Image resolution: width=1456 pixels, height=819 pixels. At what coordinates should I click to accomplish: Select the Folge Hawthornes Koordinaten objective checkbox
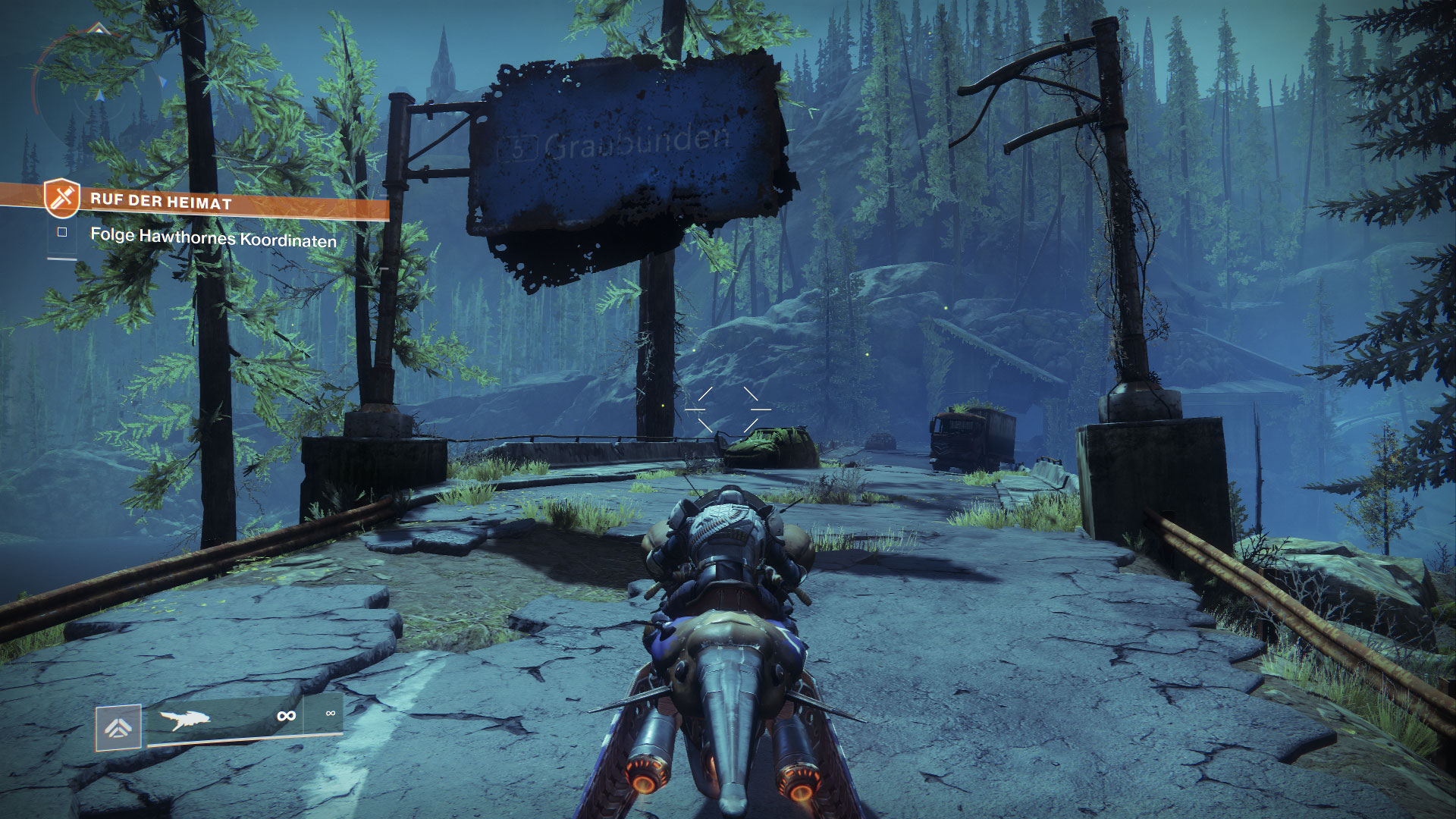[x=62, y=232]
